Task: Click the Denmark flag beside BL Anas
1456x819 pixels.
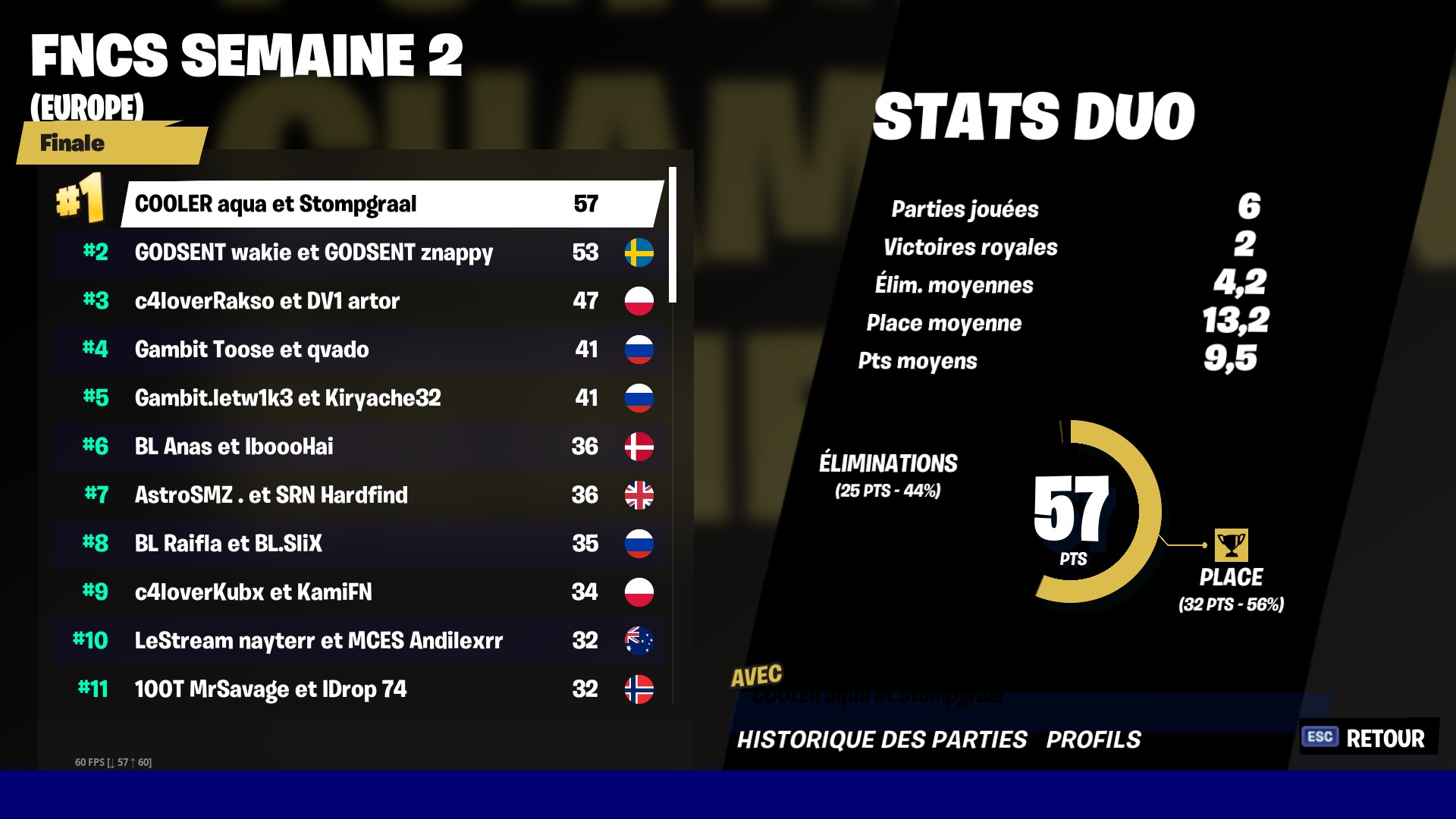Action: tap(641, 447)
